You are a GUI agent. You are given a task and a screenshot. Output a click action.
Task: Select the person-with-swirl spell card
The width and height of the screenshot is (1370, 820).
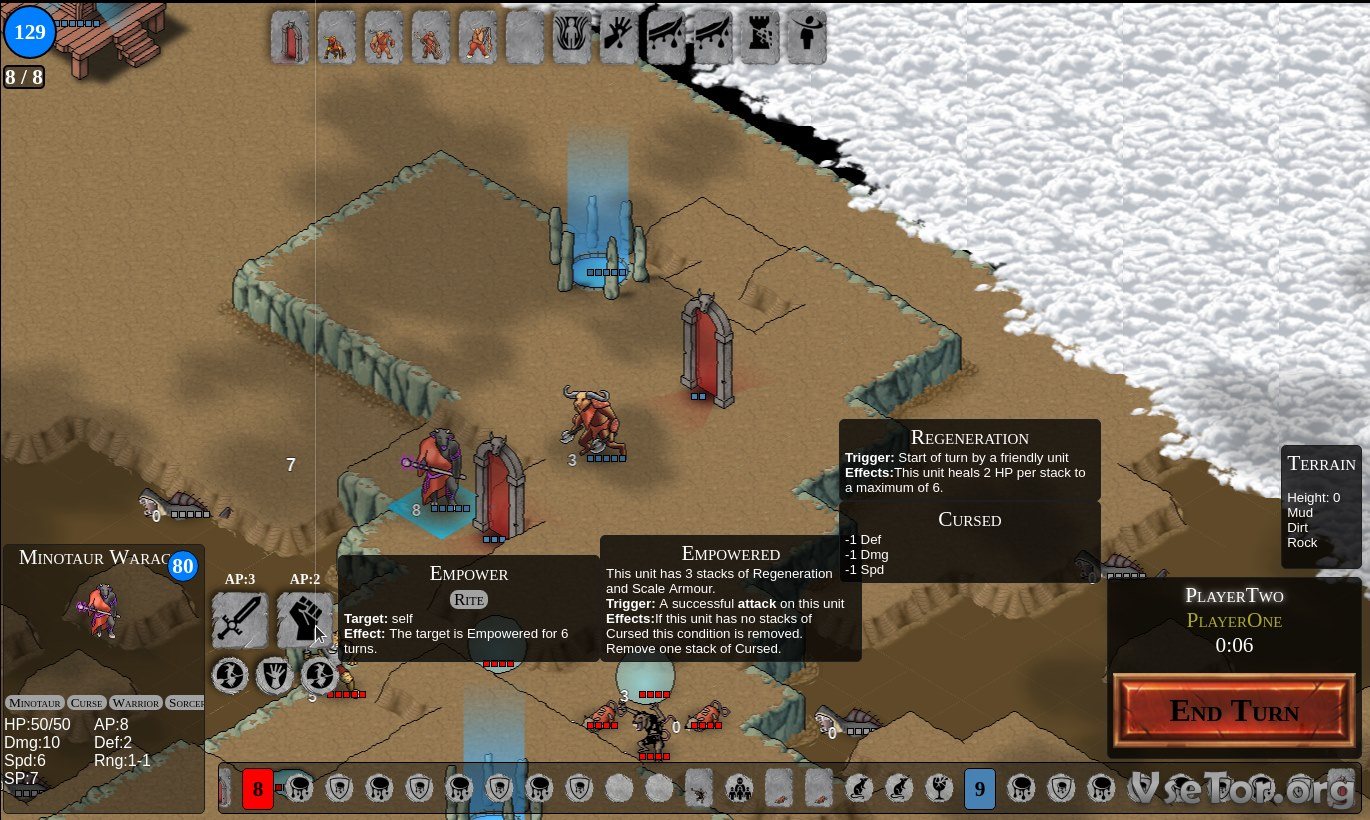[x=807, y=38]
